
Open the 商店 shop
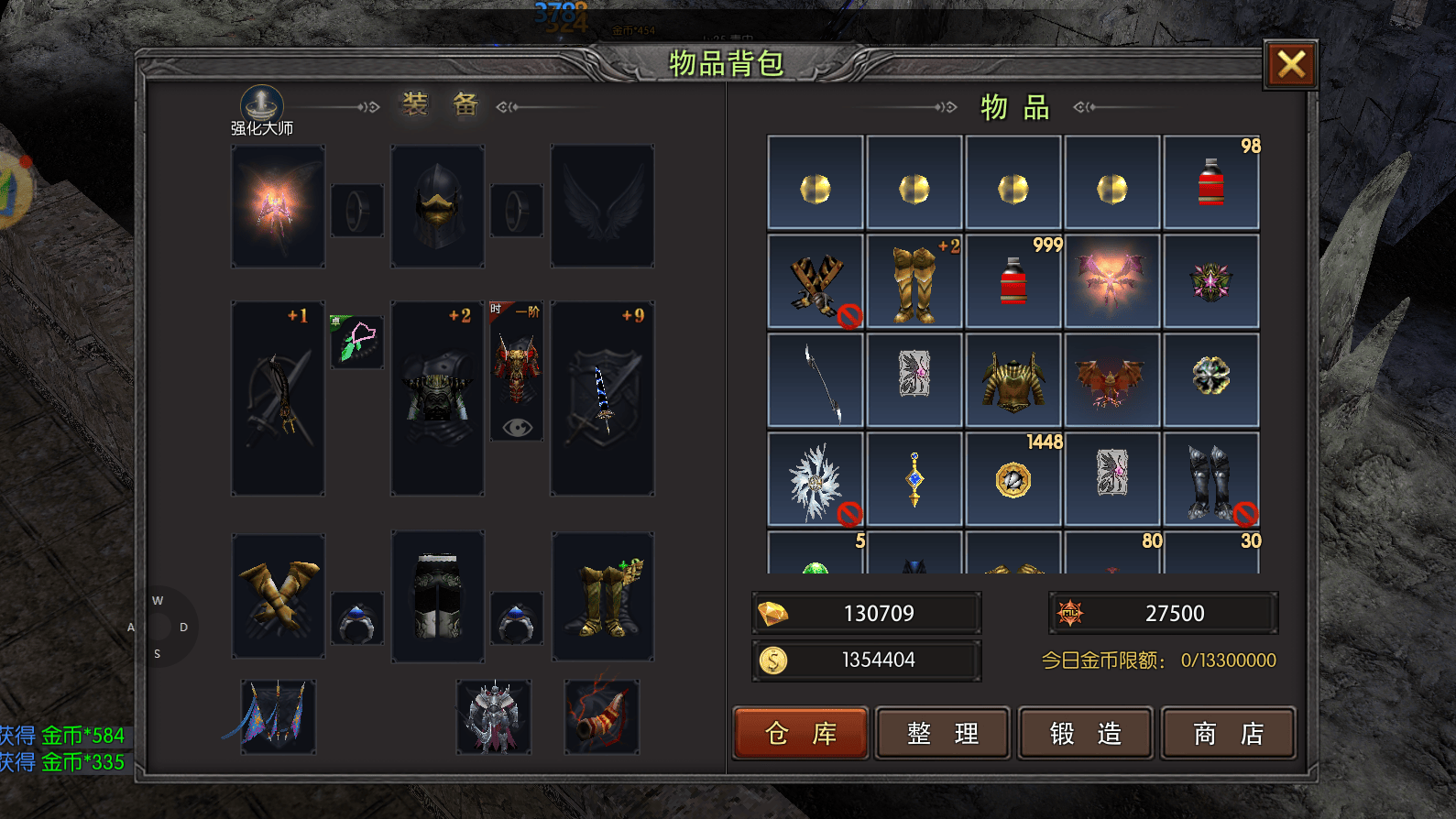[1228, 733]
